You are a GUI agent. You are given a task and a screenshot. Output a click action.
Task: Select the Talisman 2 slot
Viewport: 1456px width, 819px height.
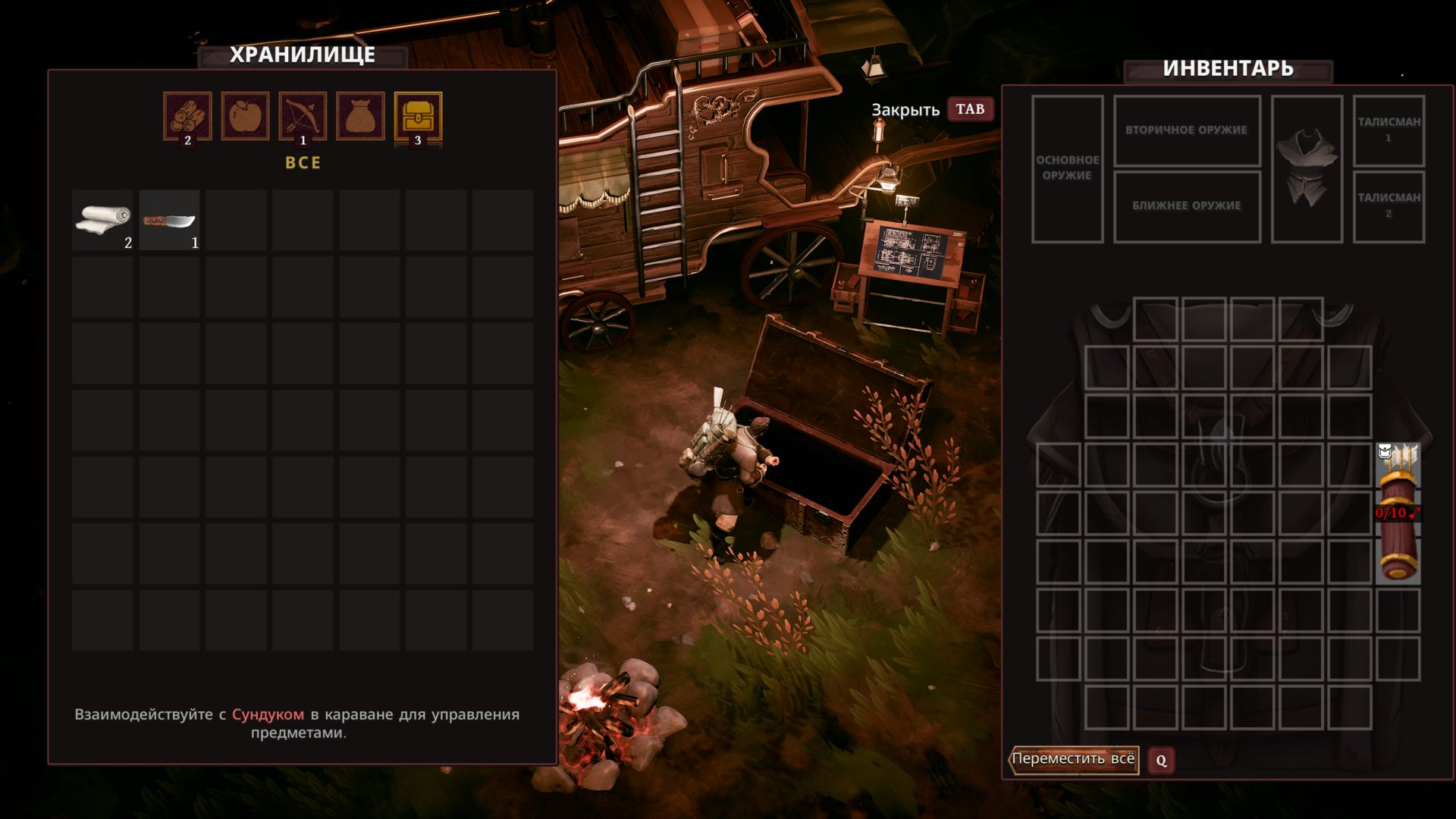click(x=1389, y=206)
